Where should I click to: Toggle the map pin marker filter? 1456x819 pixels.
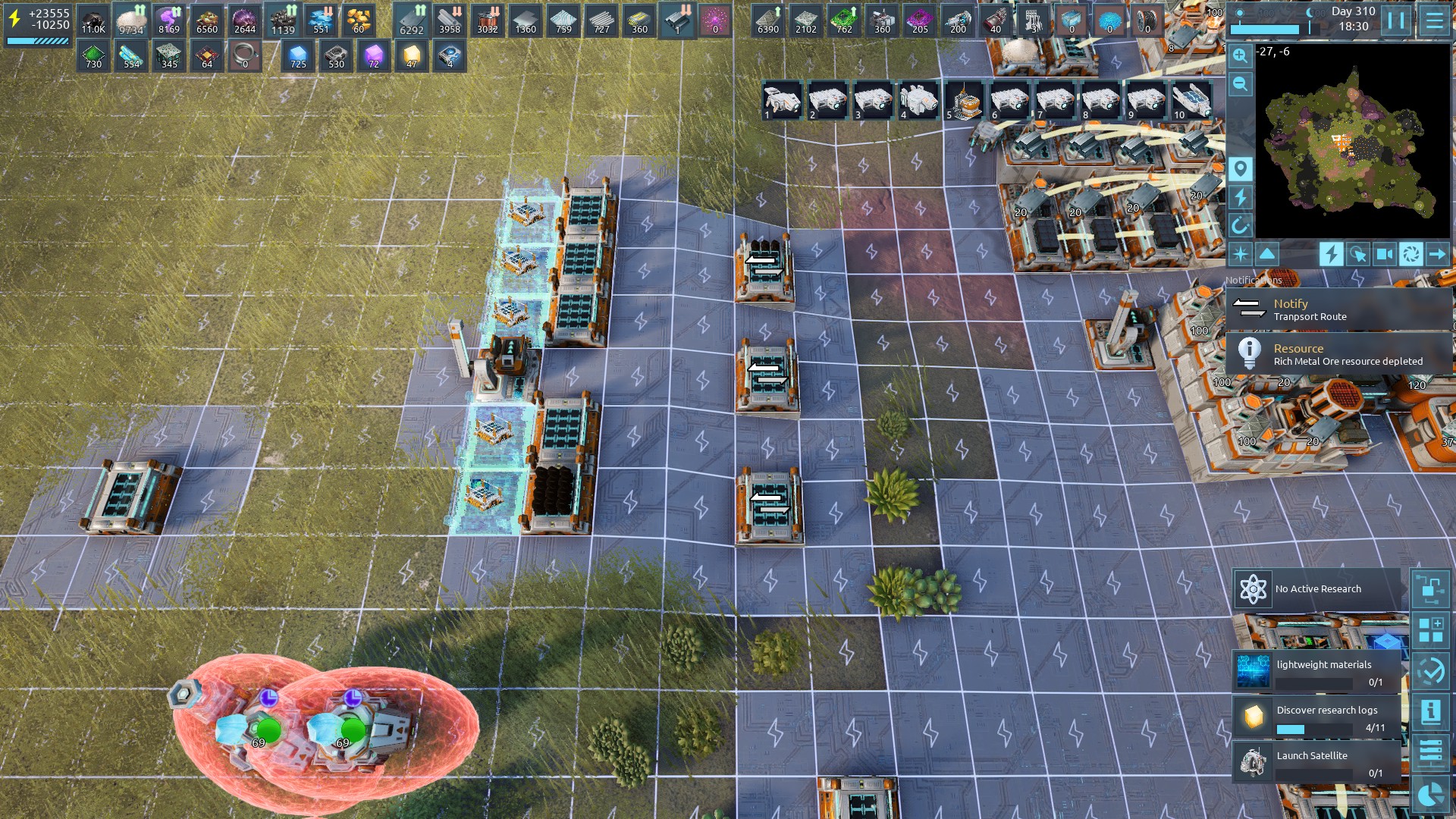pos(1240,169)
